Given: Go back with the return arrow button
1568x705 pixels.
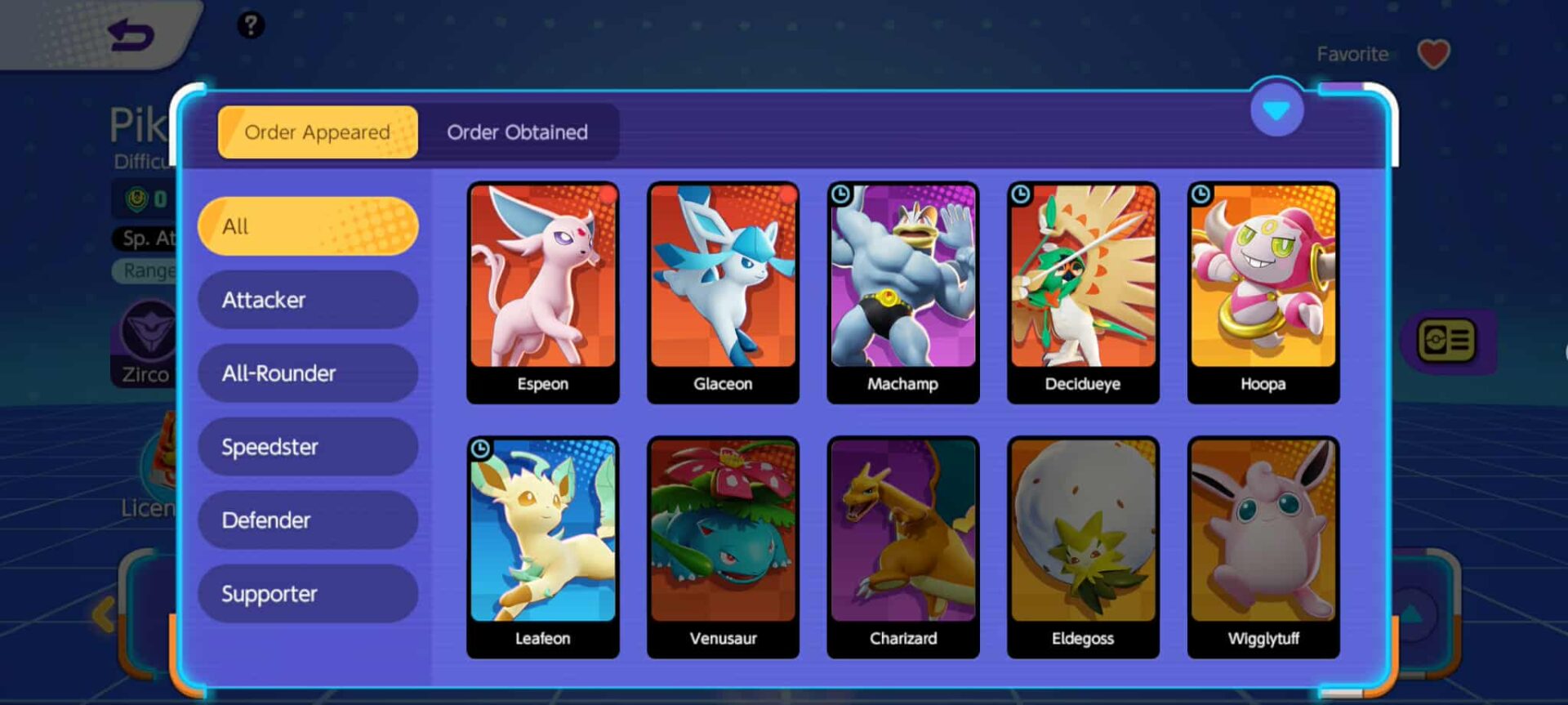Looking at the screenshot, I should pyautogui.click(x=131, y=35).
